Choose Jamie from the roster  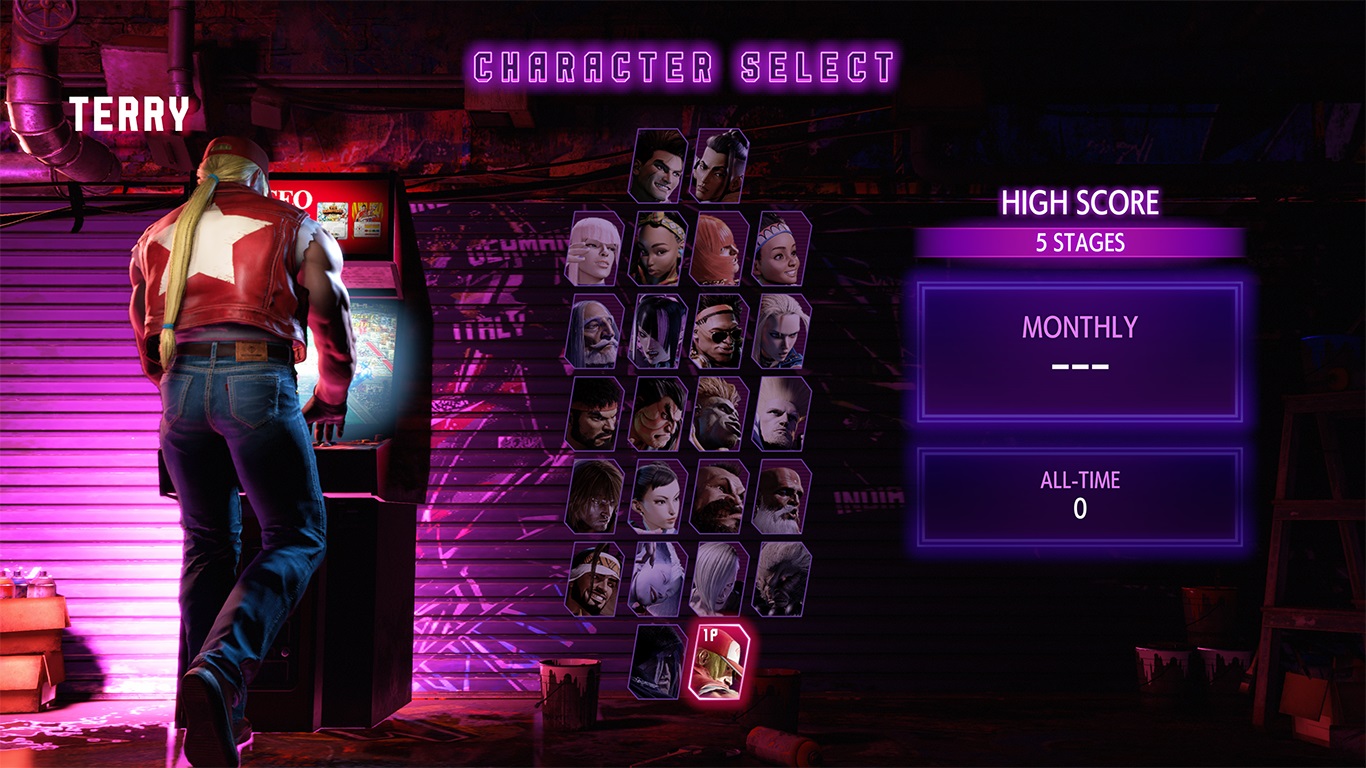[719, 166]
